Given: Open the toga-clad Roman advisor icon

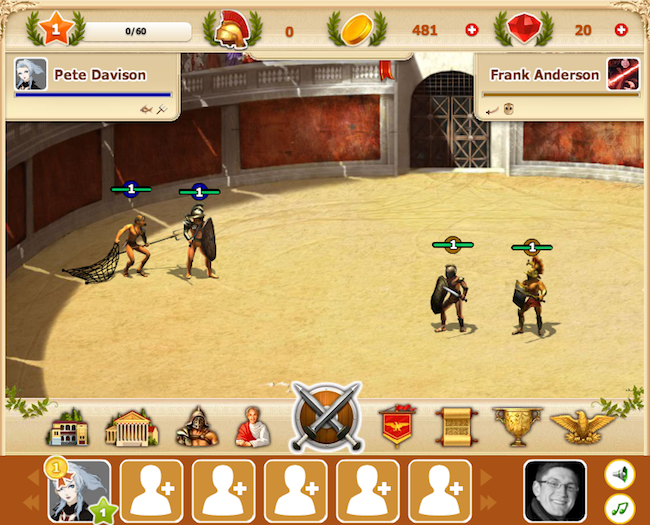Looking at the screenshot, I should 252,427.
